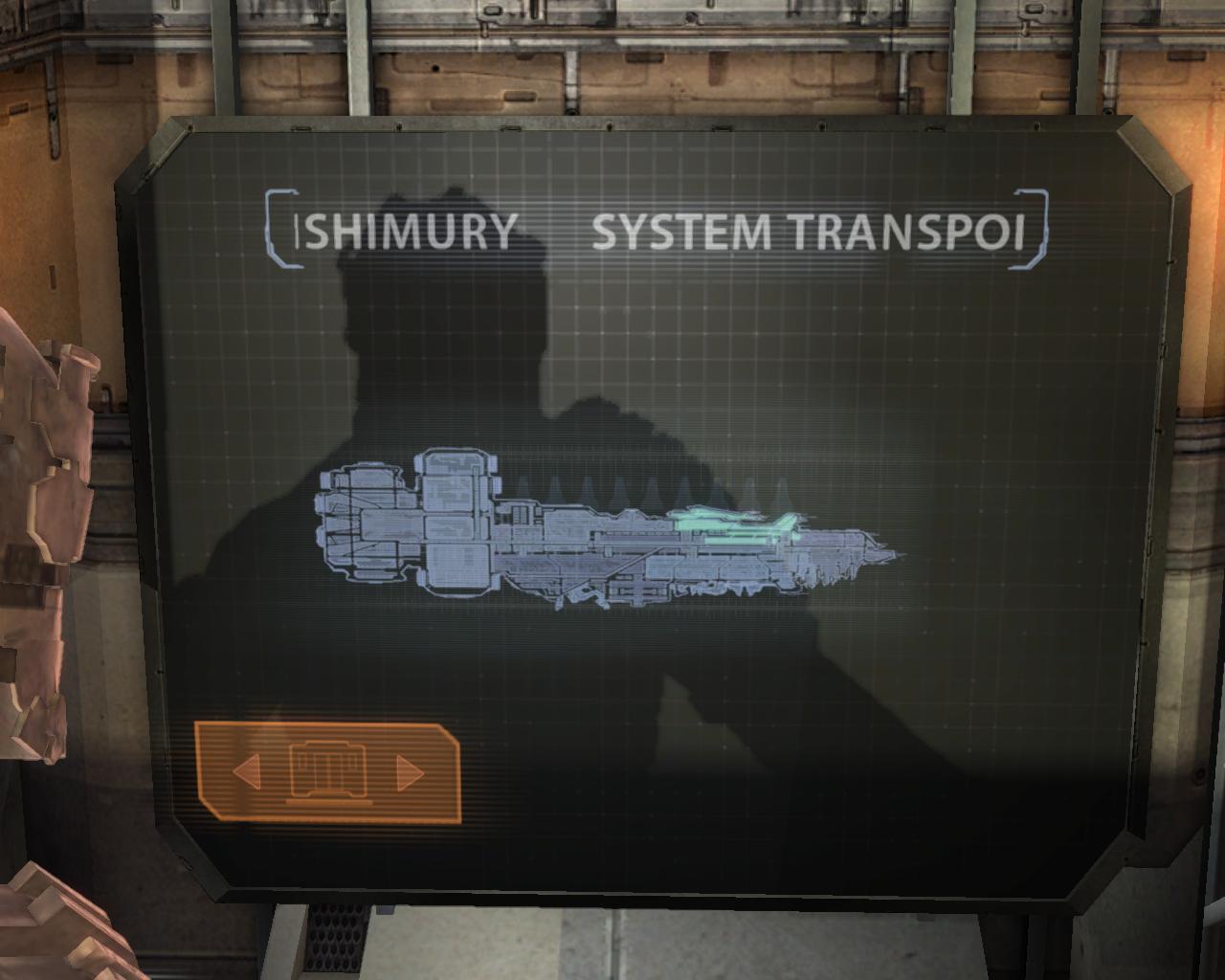Select the tram station icon between the arrows
Screen dimensions: 1225x980
point(326,770)
